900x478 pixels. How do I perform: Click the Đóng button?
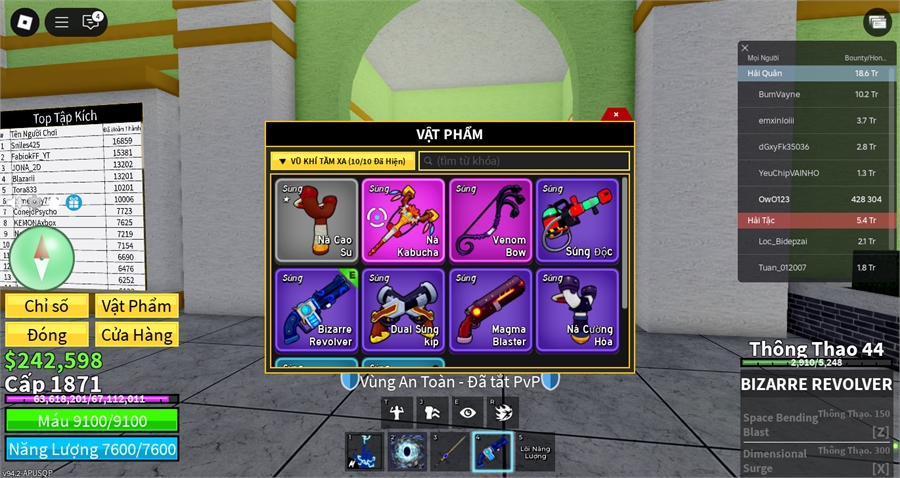click(46, 334)
